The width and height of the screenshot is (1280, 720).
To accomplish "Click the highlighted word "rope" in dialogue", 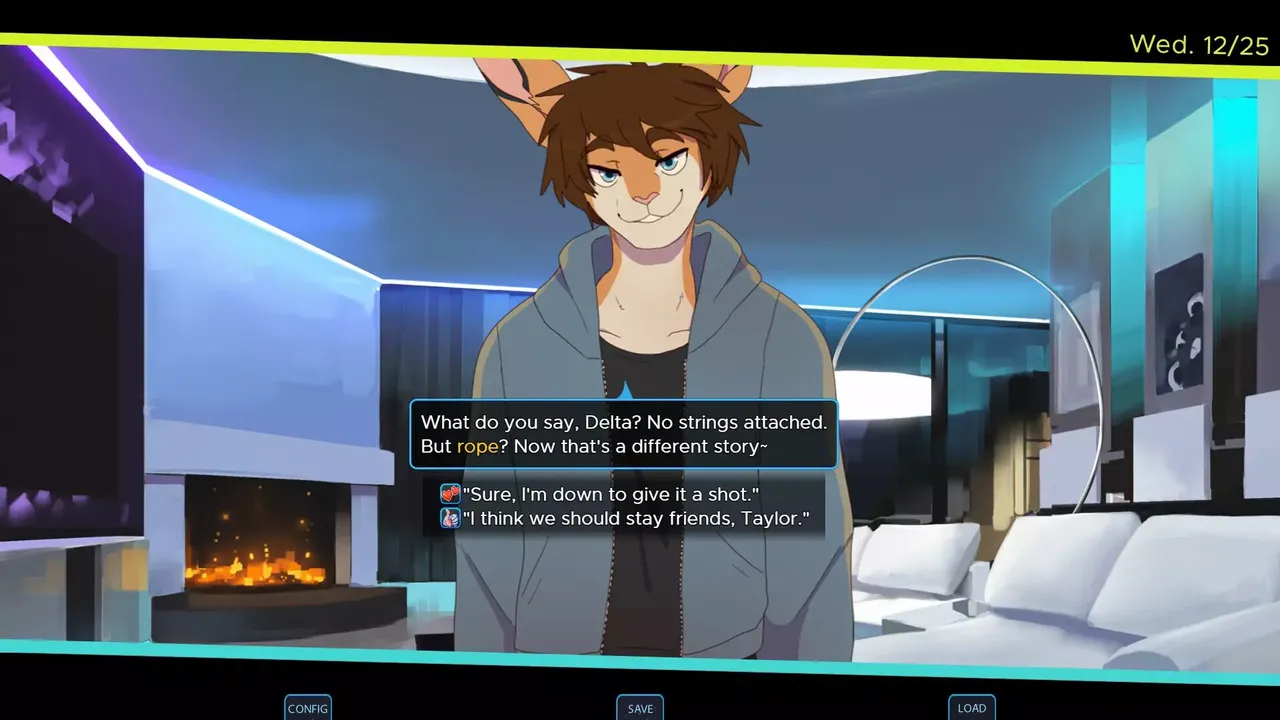I will coord(477,447).
